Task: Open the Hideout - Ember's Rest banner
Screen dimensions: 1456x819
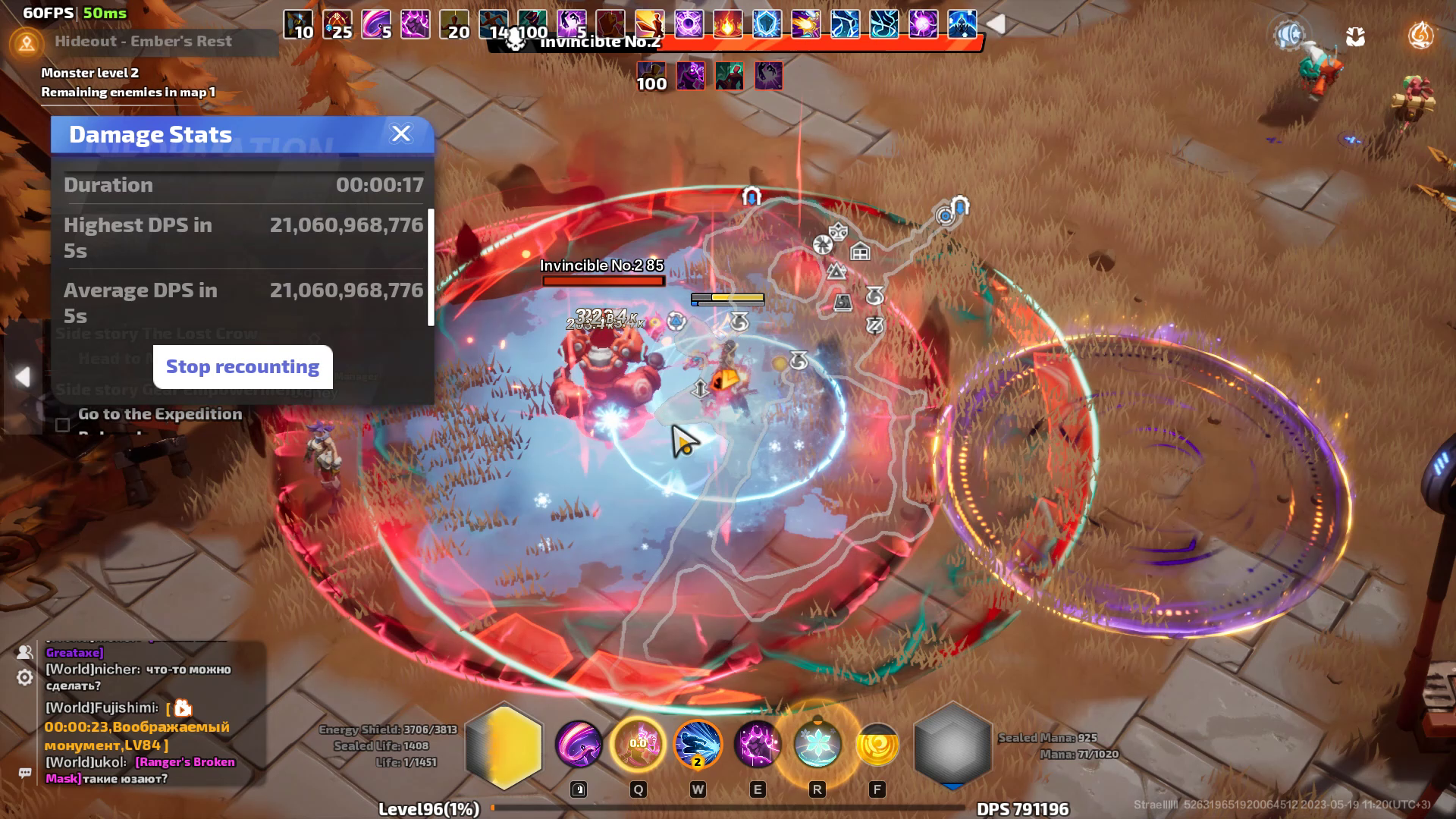Action: coord(143,41)
